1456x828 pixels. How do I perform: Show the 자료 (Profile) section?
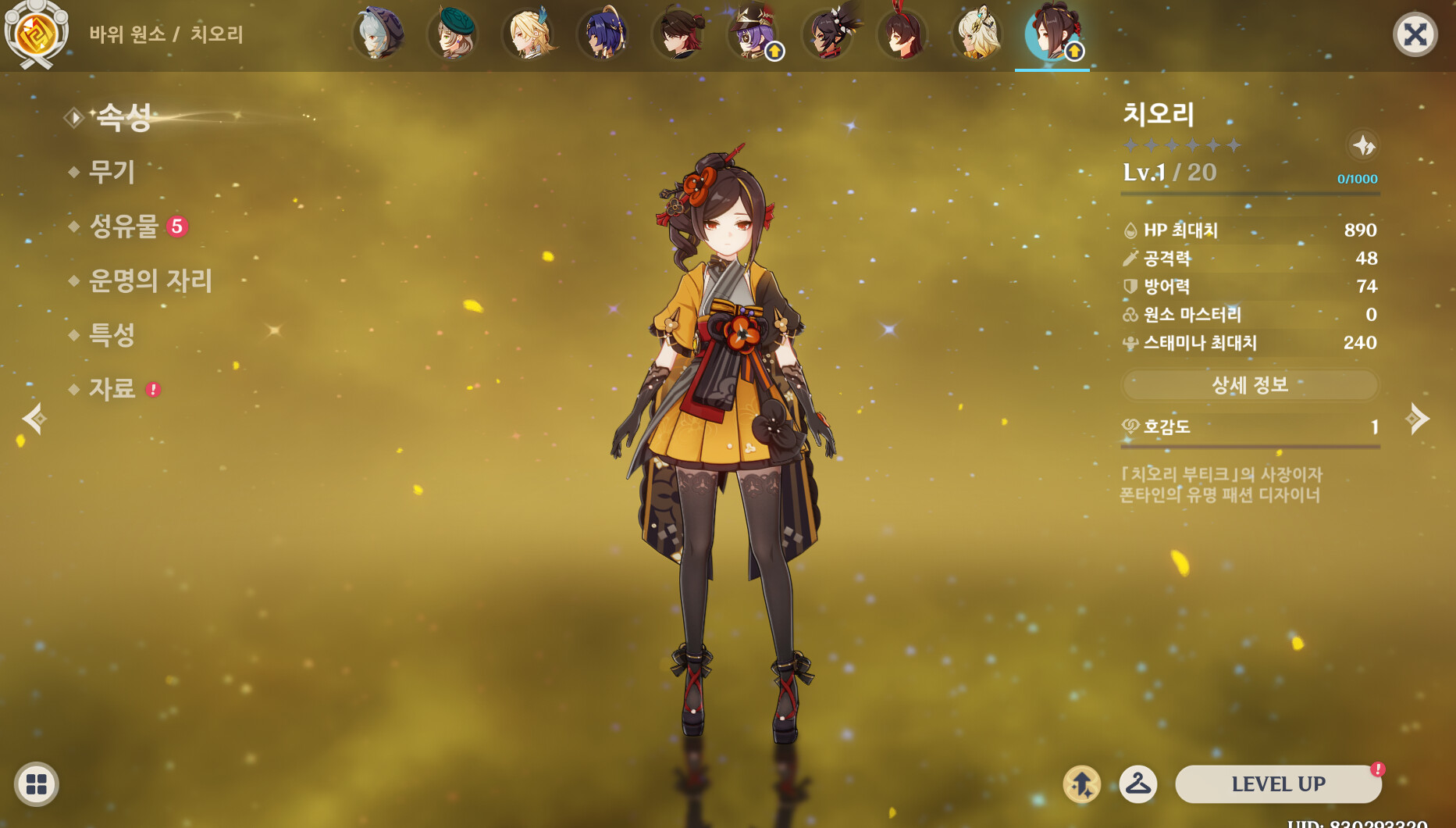pos(112,389)
